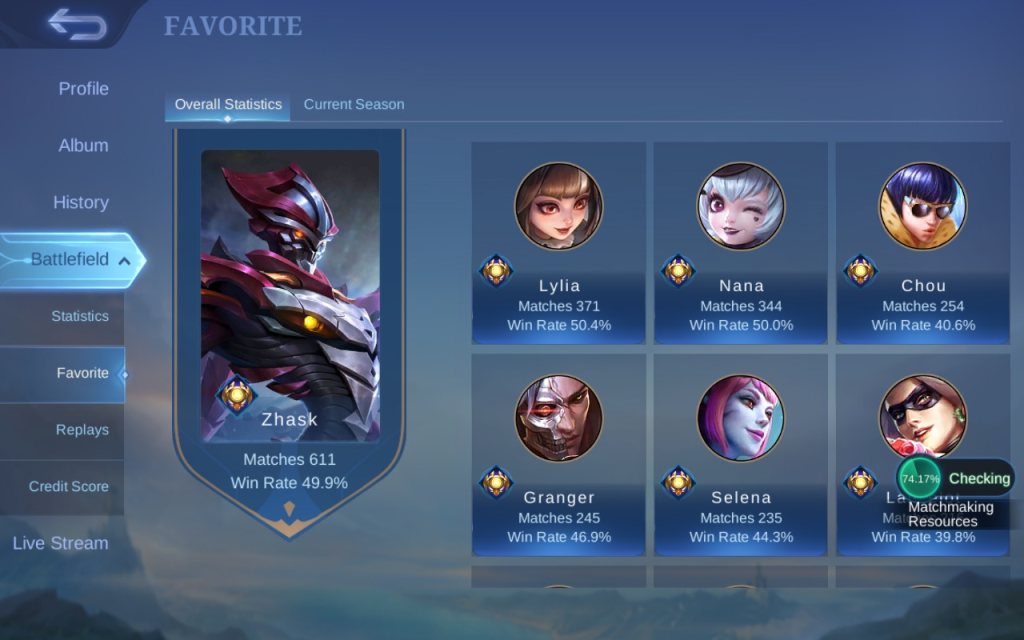Select the Nana hero card

pyautogui.click(x=741, y=243)
